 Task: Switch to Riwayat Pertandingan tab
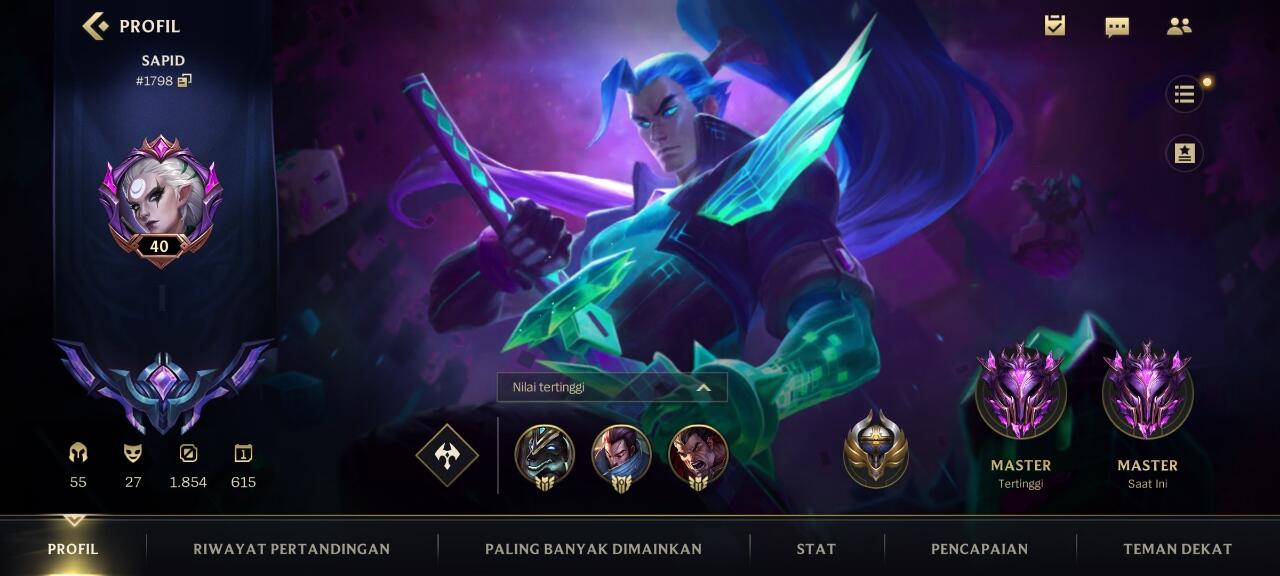tap(291, 548)
